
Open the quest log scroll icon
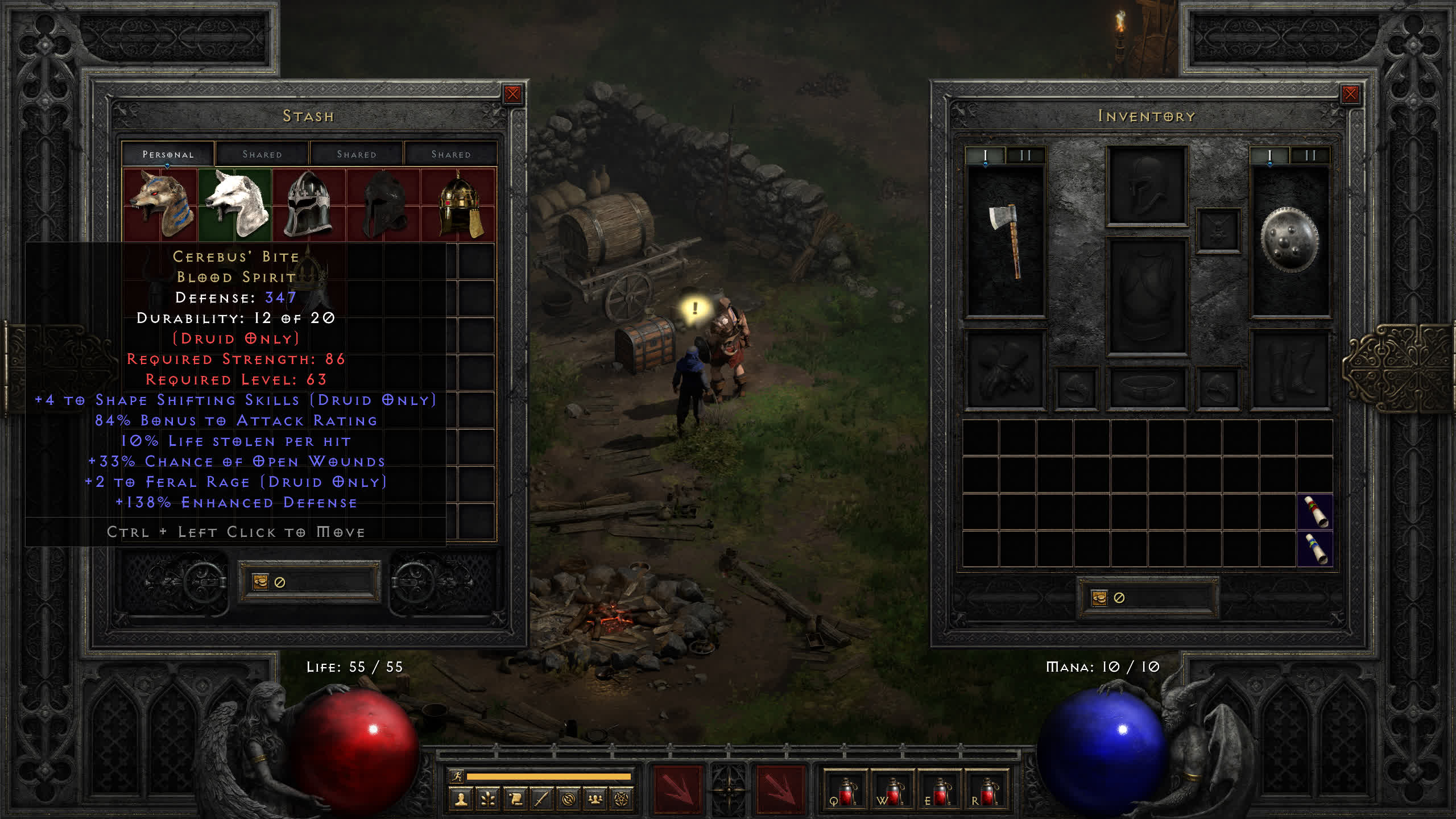coord(515,800)
